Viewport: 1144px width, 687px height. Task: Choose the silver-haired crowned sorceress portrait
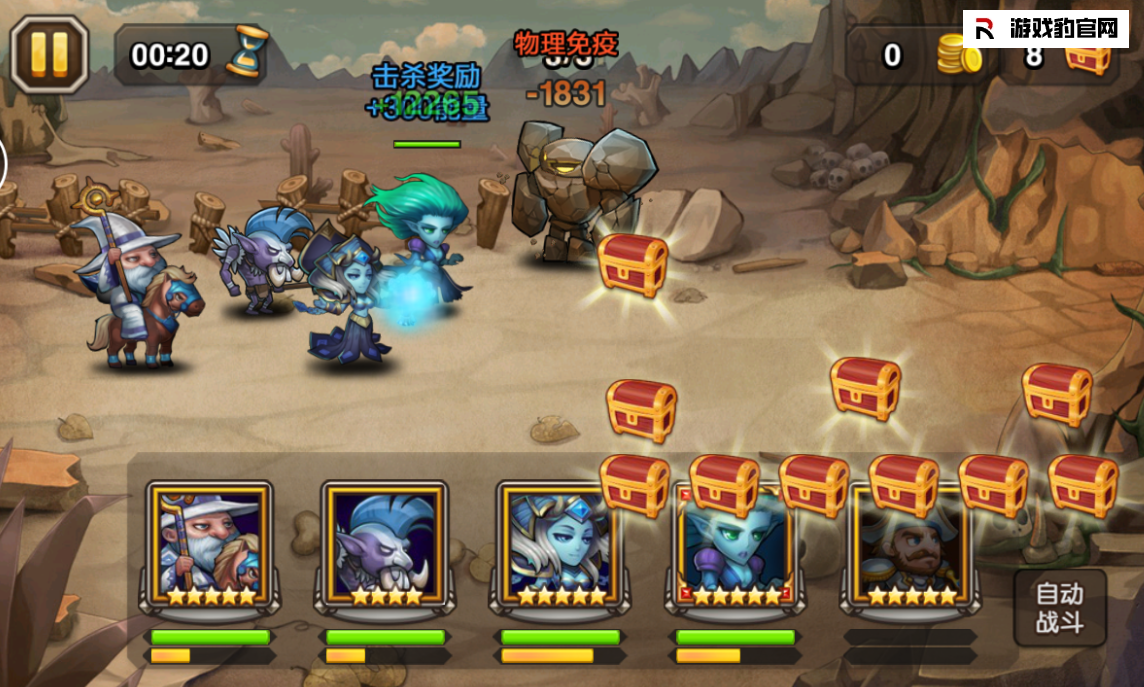(x=559, y=545)
